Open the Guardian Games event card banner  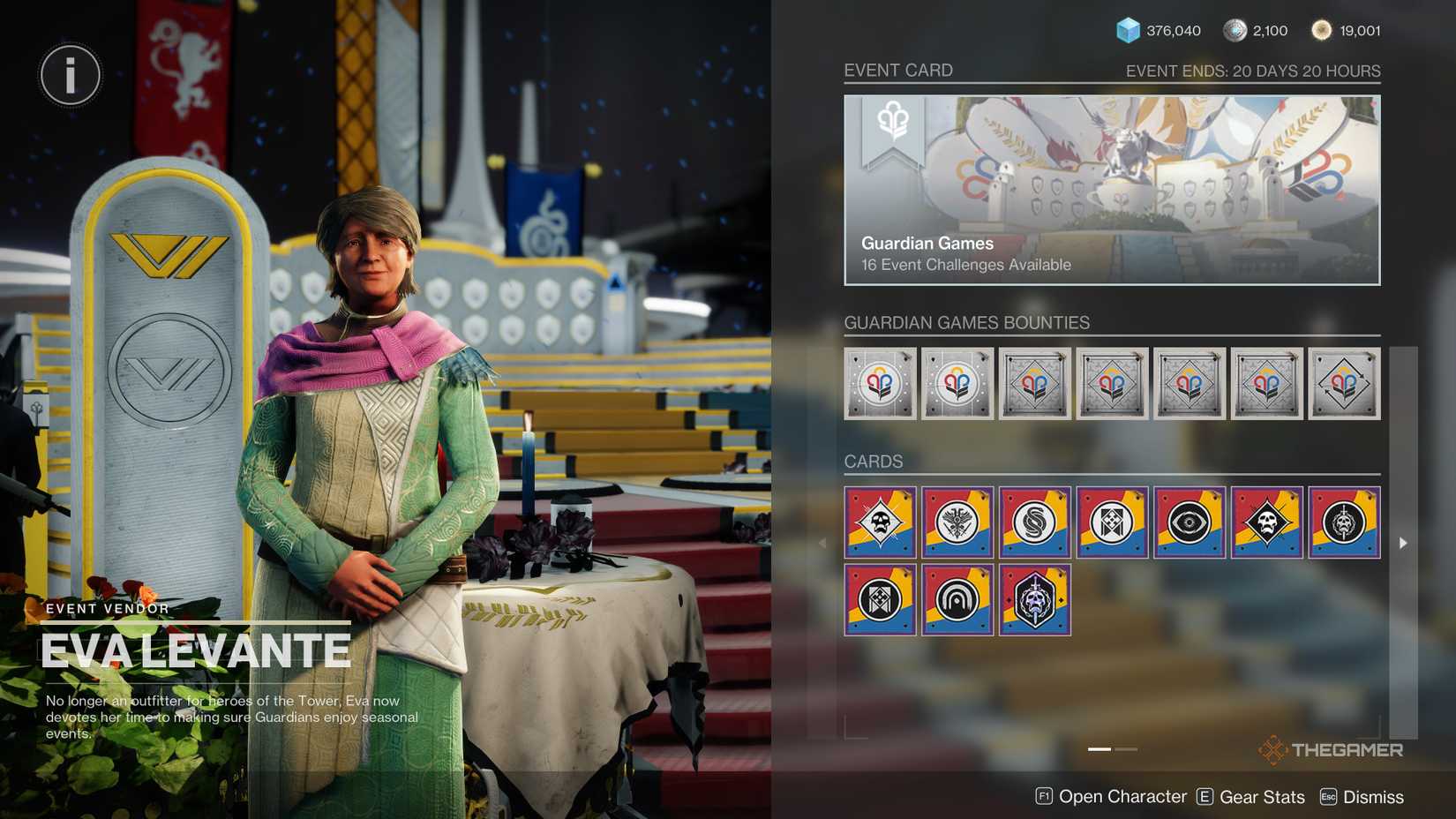tap(1111, 188)
